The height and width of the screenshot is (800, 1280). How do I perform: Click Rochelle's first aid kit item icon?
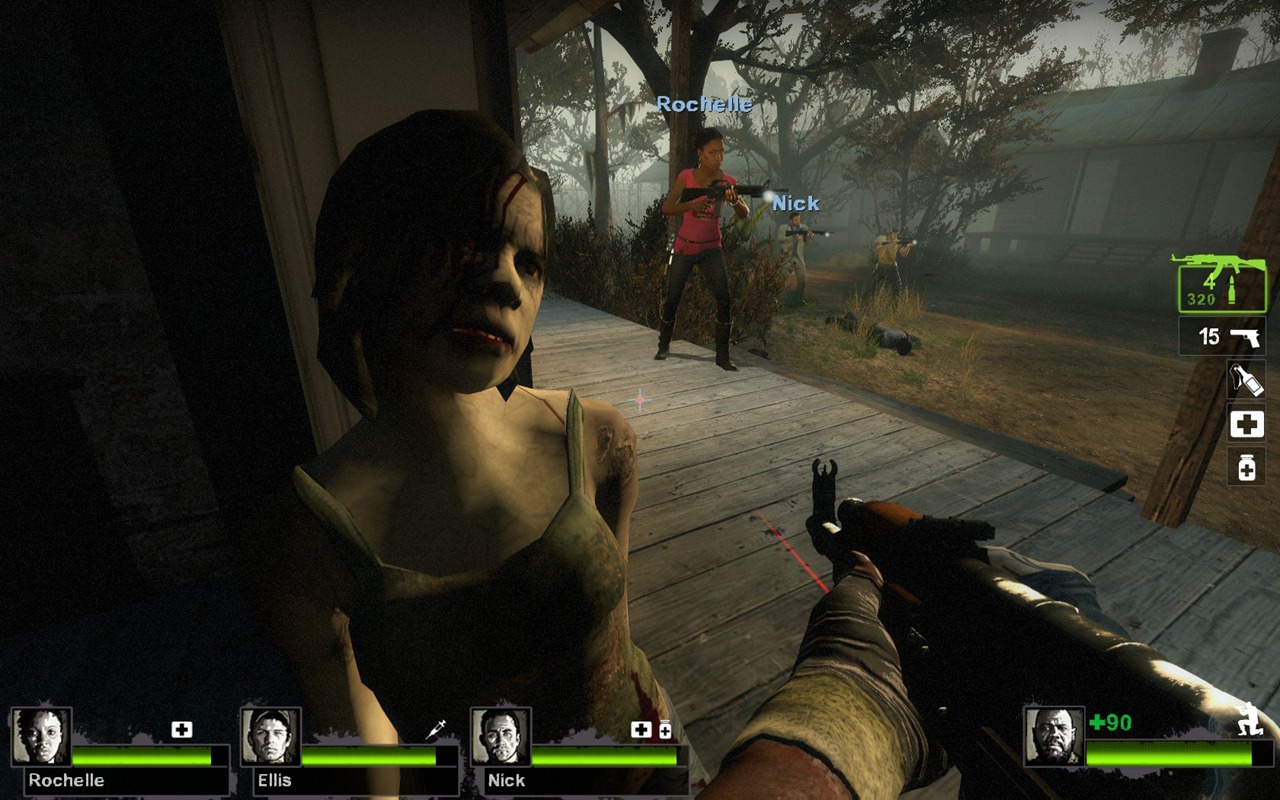click(181, 730)
